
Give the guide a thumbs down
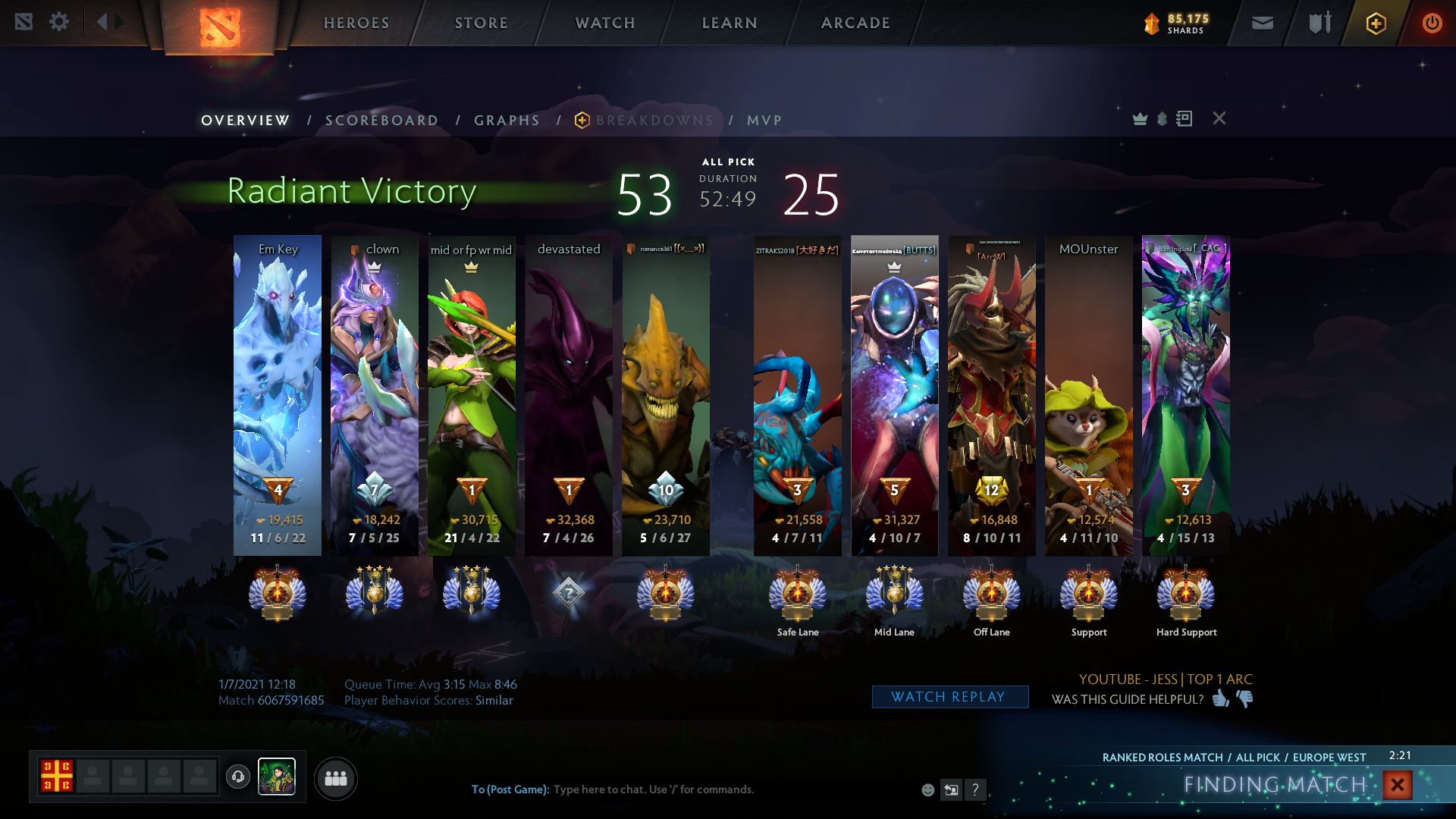click(x=1245, y=698)
